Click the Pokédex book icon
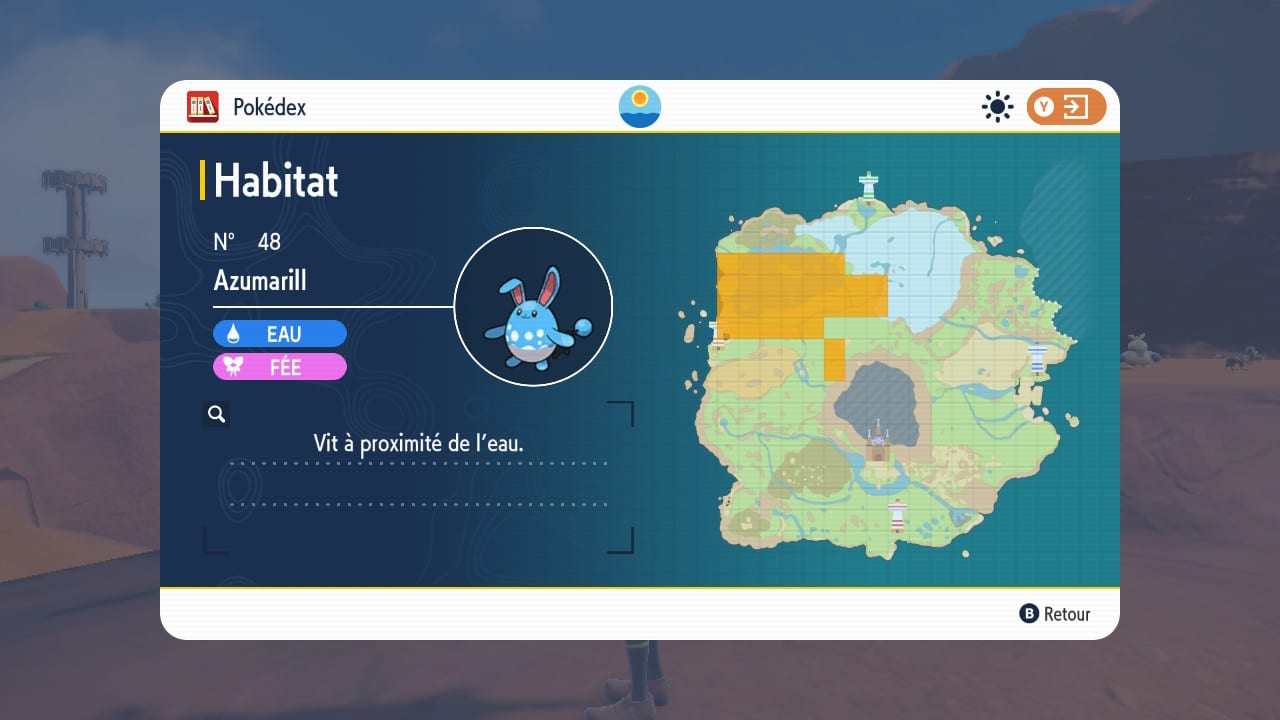The image size is (1280, 720). click(203, 107)
